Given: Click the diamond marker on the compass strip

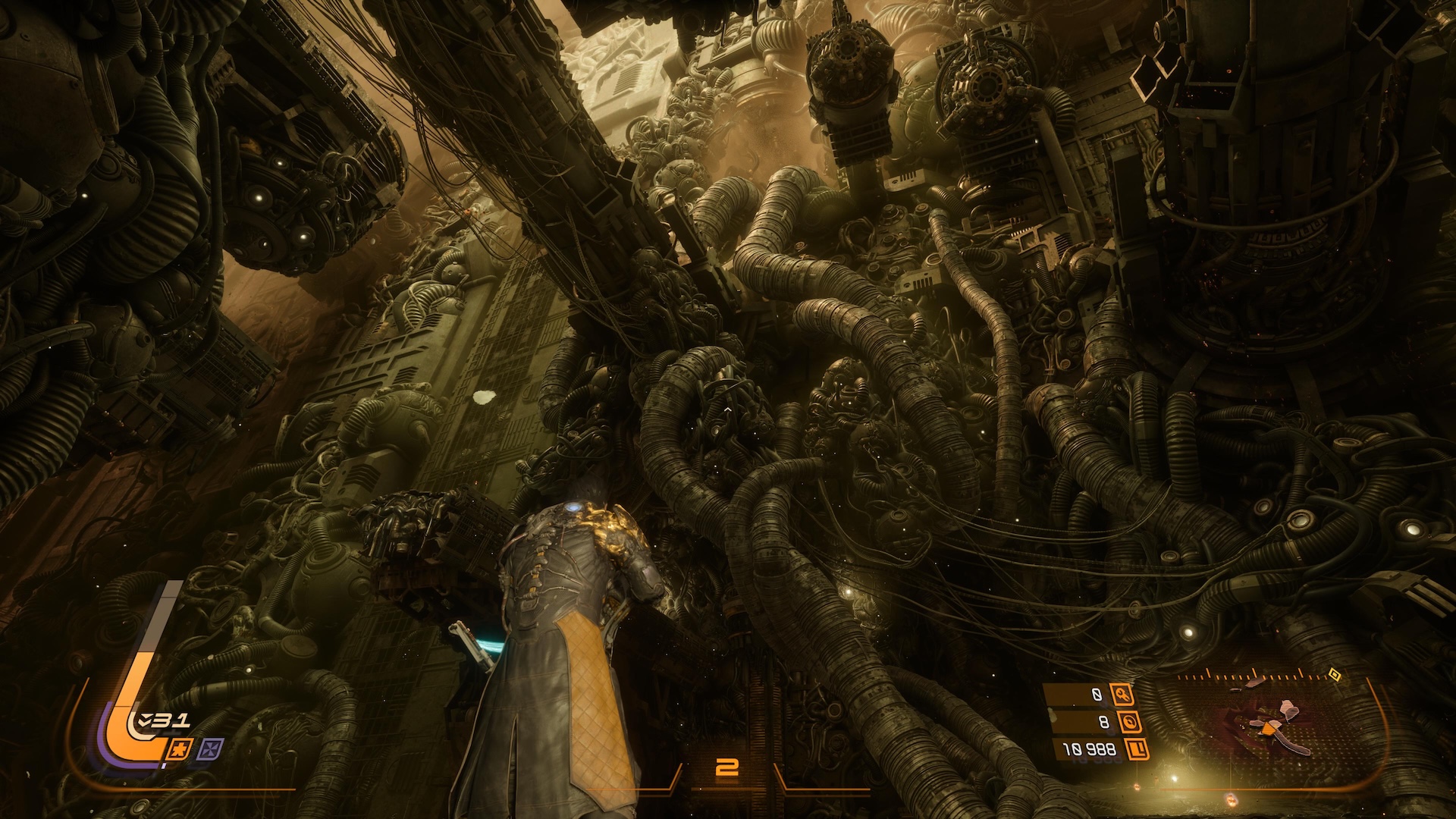Looking at the screenshot, I should click(x=1333, y=673).
